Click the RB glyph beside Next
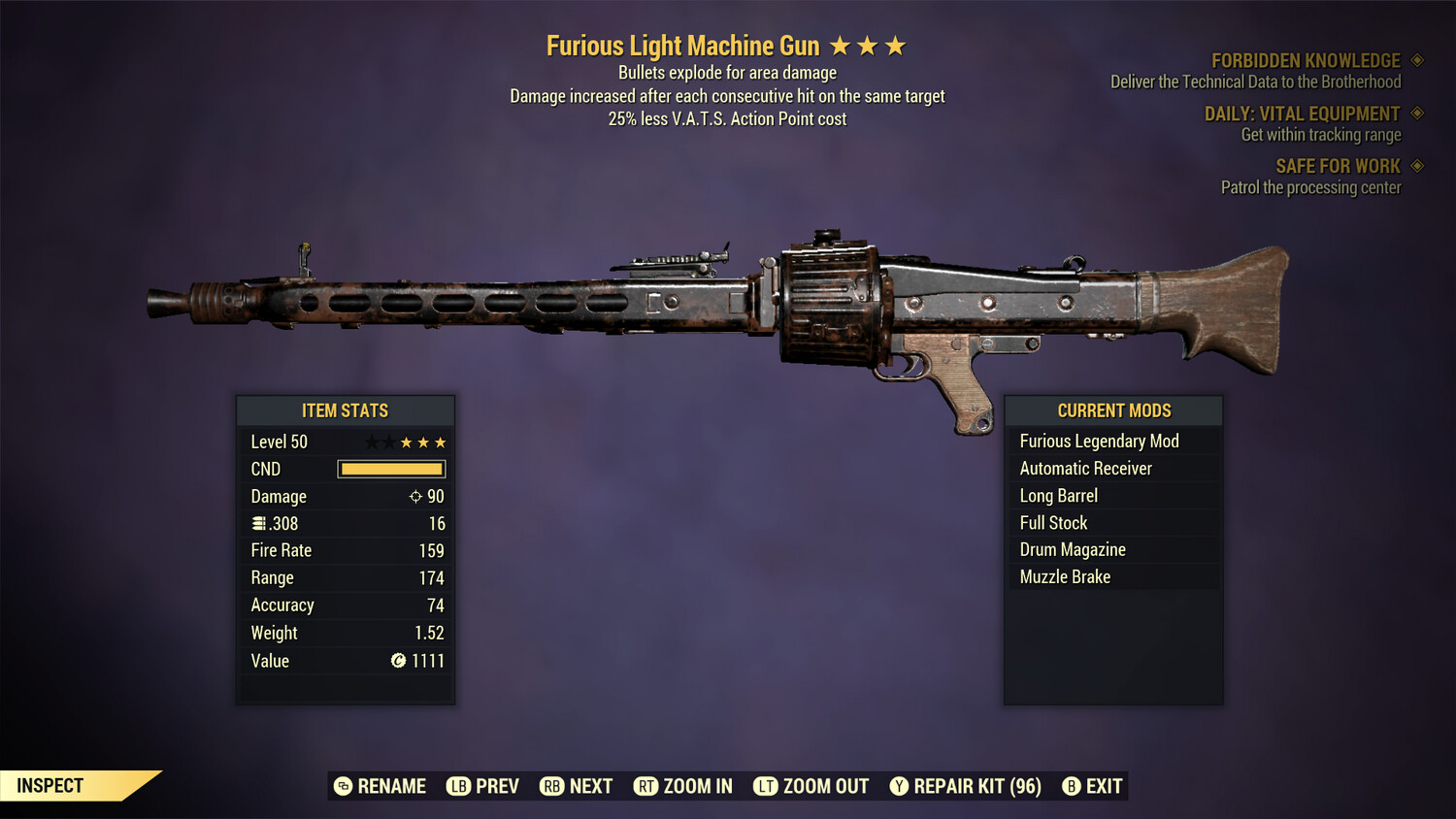Image resolution: width=1456 pixels, height=819 pixels. [x=551, y=786]
